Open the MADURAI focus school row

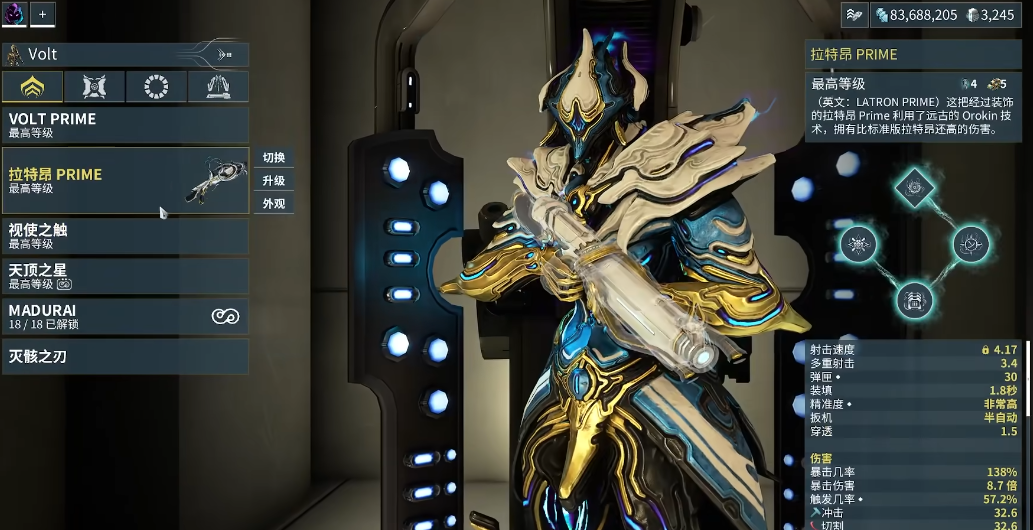125,317
